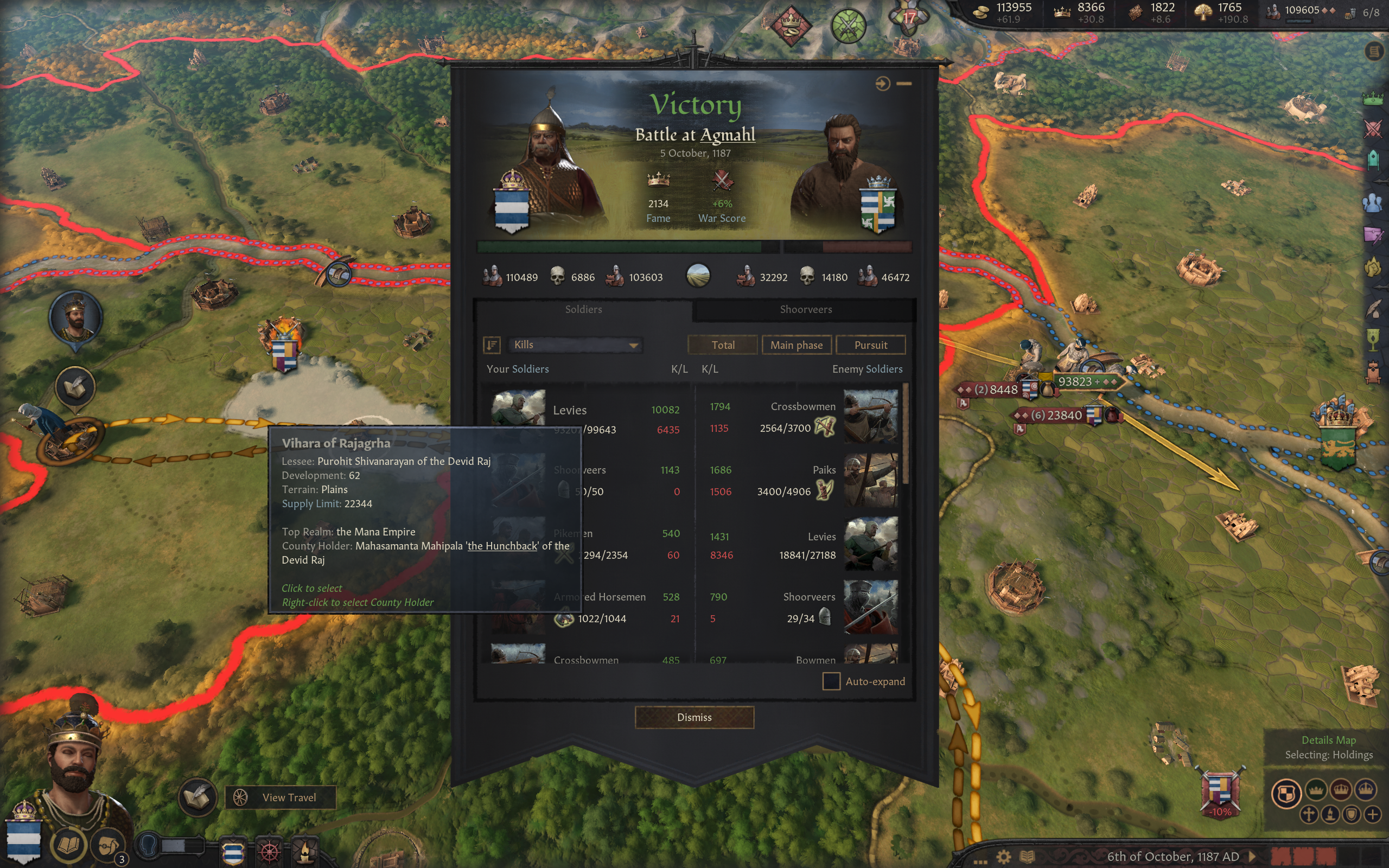Toggle the Auto-expand checkbox
The width and height of the screenshot is (1389, 868).
coord(831,681)
